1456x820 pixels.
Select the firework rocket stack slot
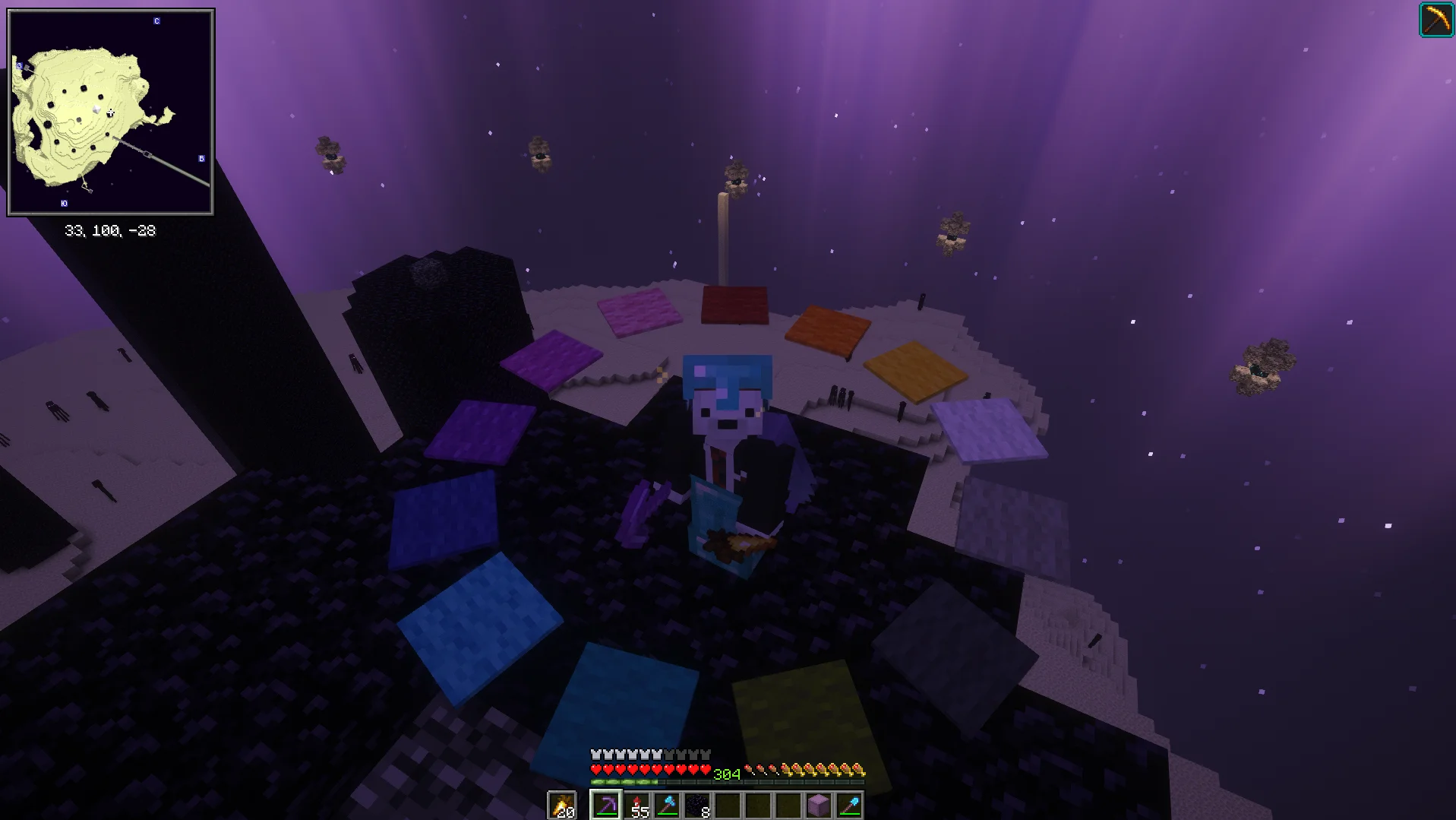(x=636, y=805)
